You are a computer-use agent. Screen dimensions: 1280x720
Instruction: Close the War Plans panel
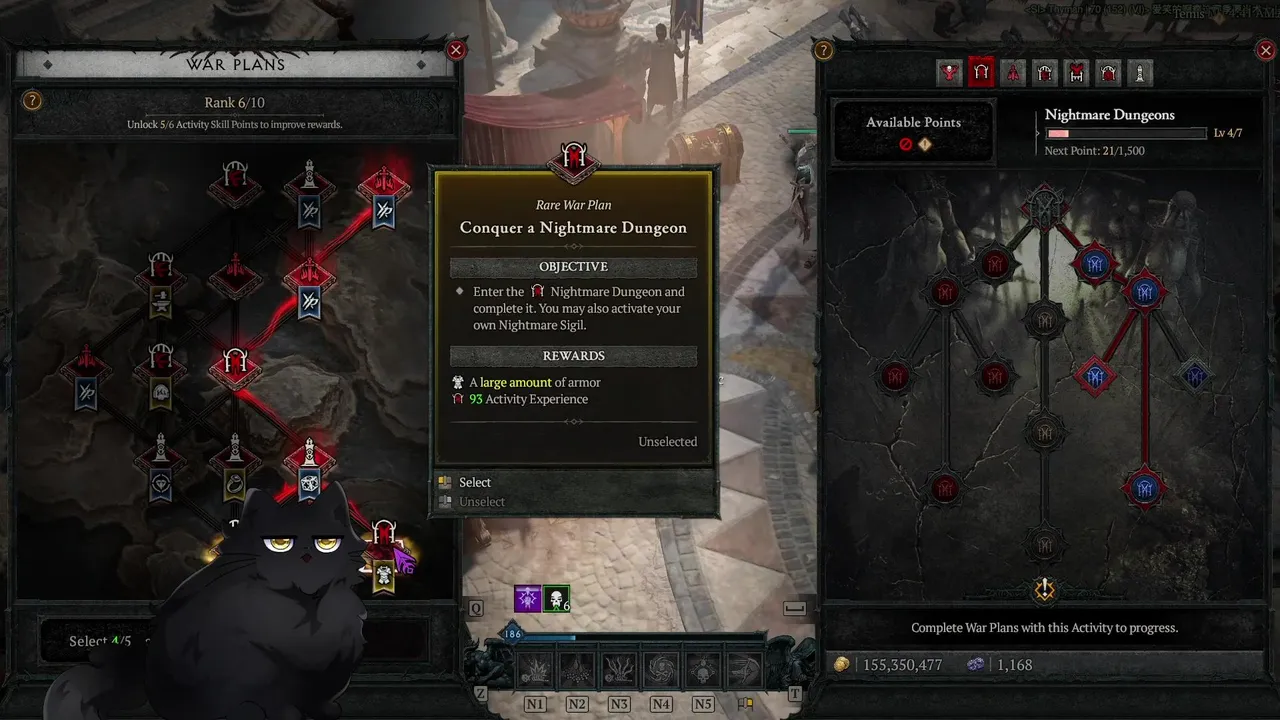coord(456,50)
